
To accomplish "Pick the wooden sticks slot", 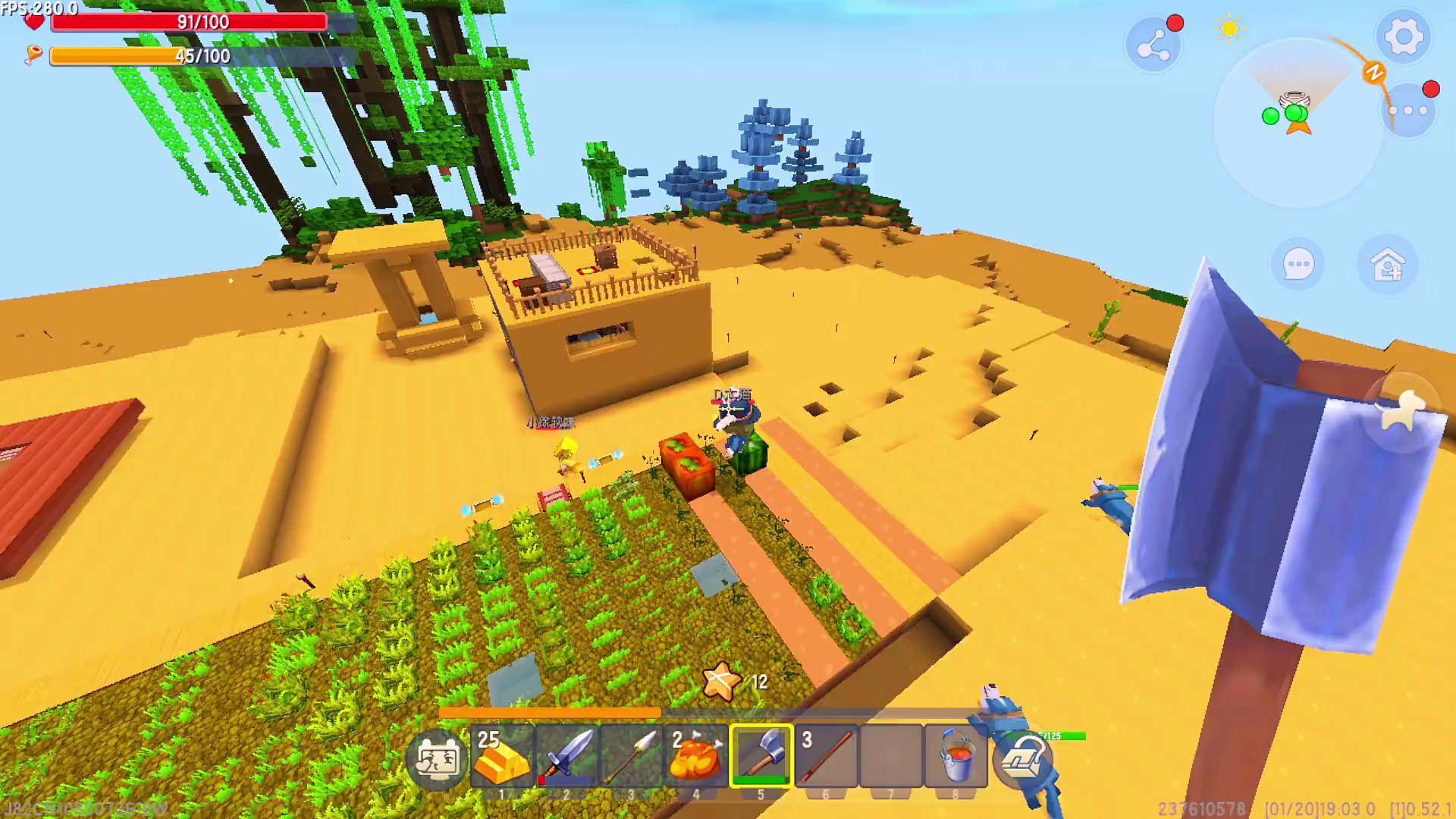I will tap(826, 756).
